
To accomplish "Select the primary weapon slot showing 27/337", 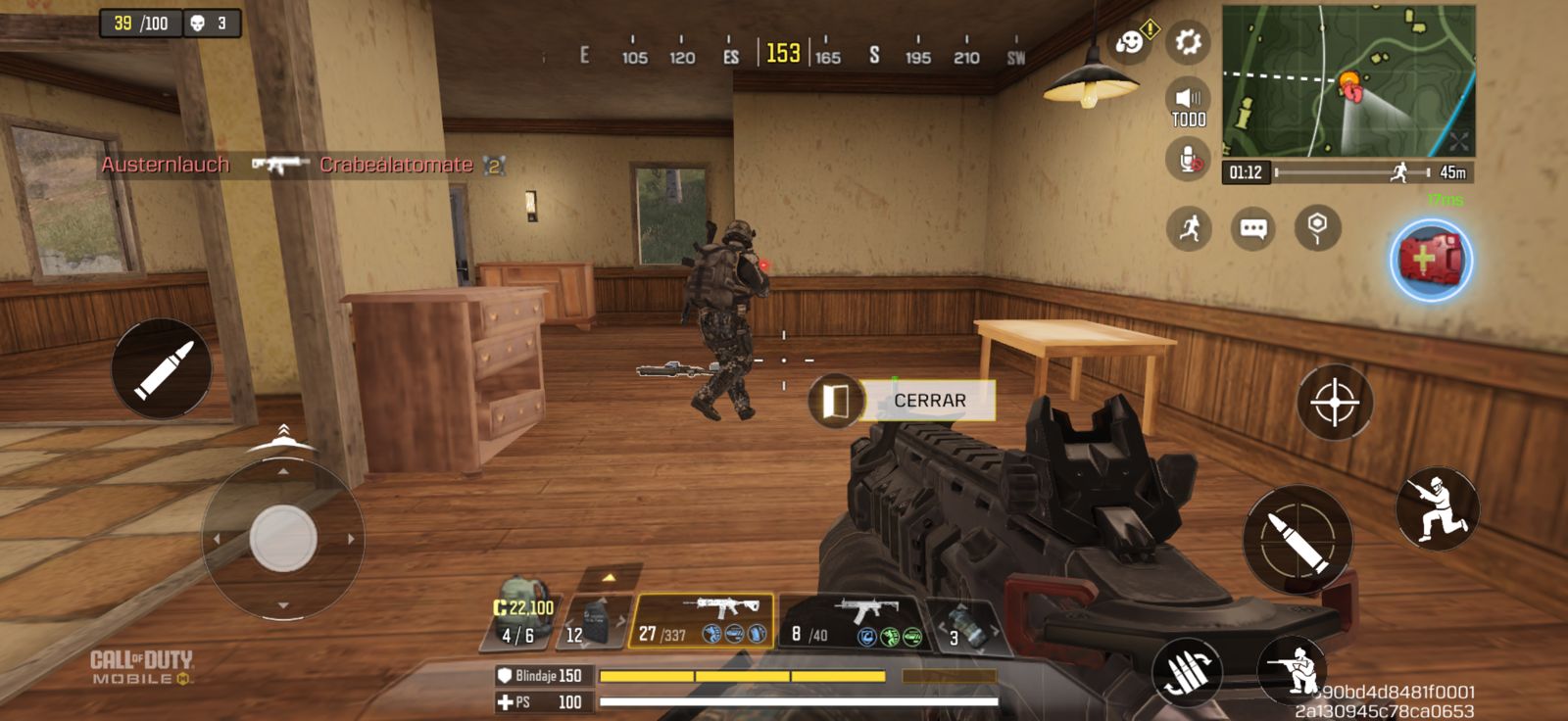I will click(x=701, y=622).
